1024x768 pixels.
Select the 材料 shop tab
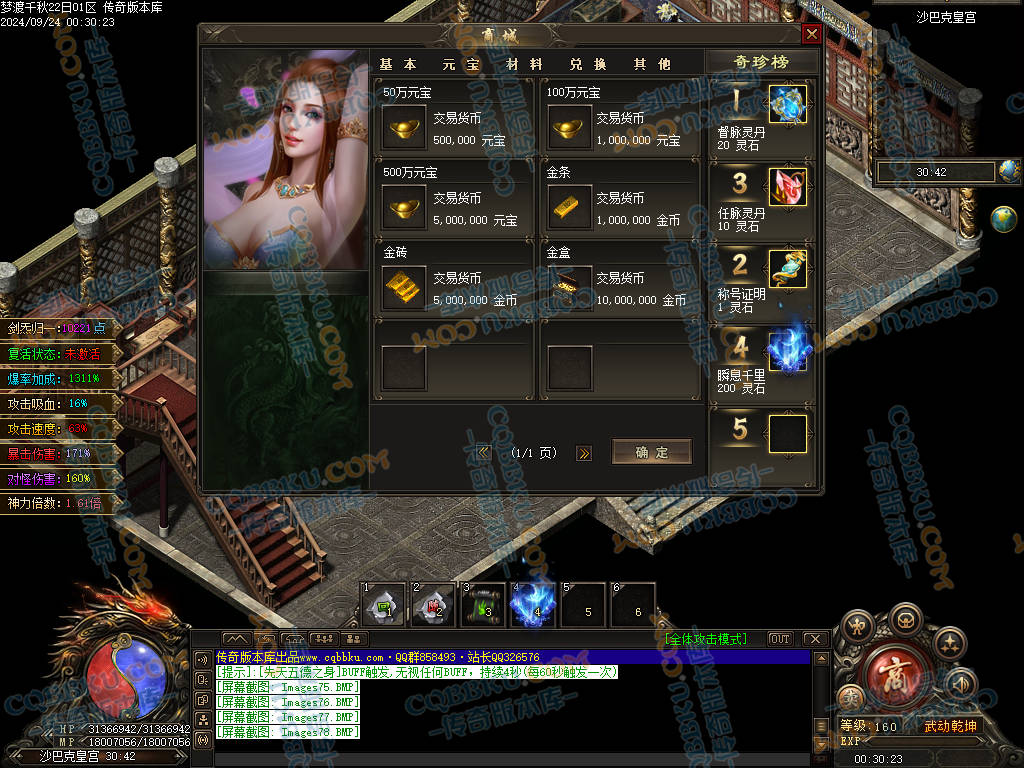point(525,64)
